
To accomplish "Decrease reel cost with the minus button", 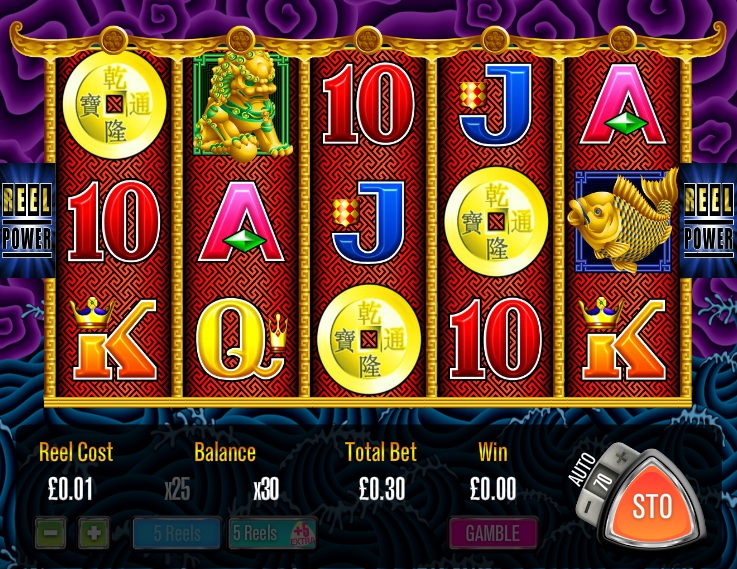I will click(x=50, y=533).
